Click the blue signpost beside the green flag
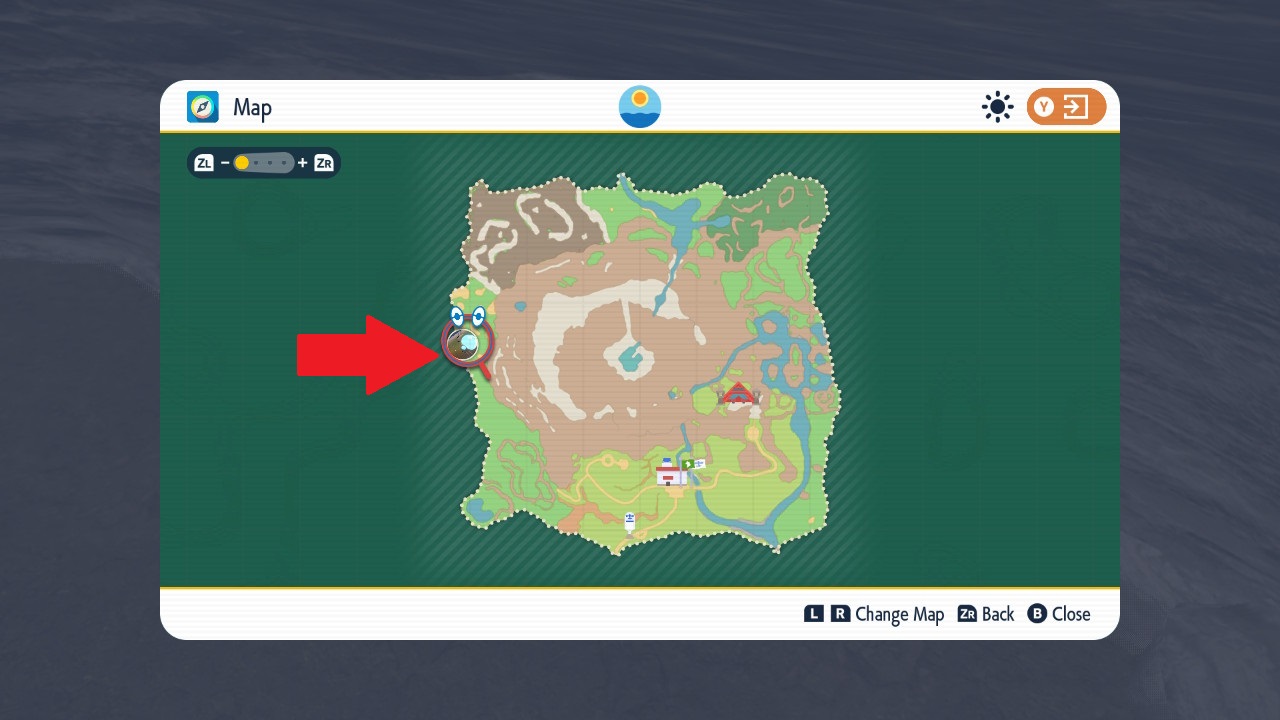Screen dimensions: 1280x720 [699, 464]
